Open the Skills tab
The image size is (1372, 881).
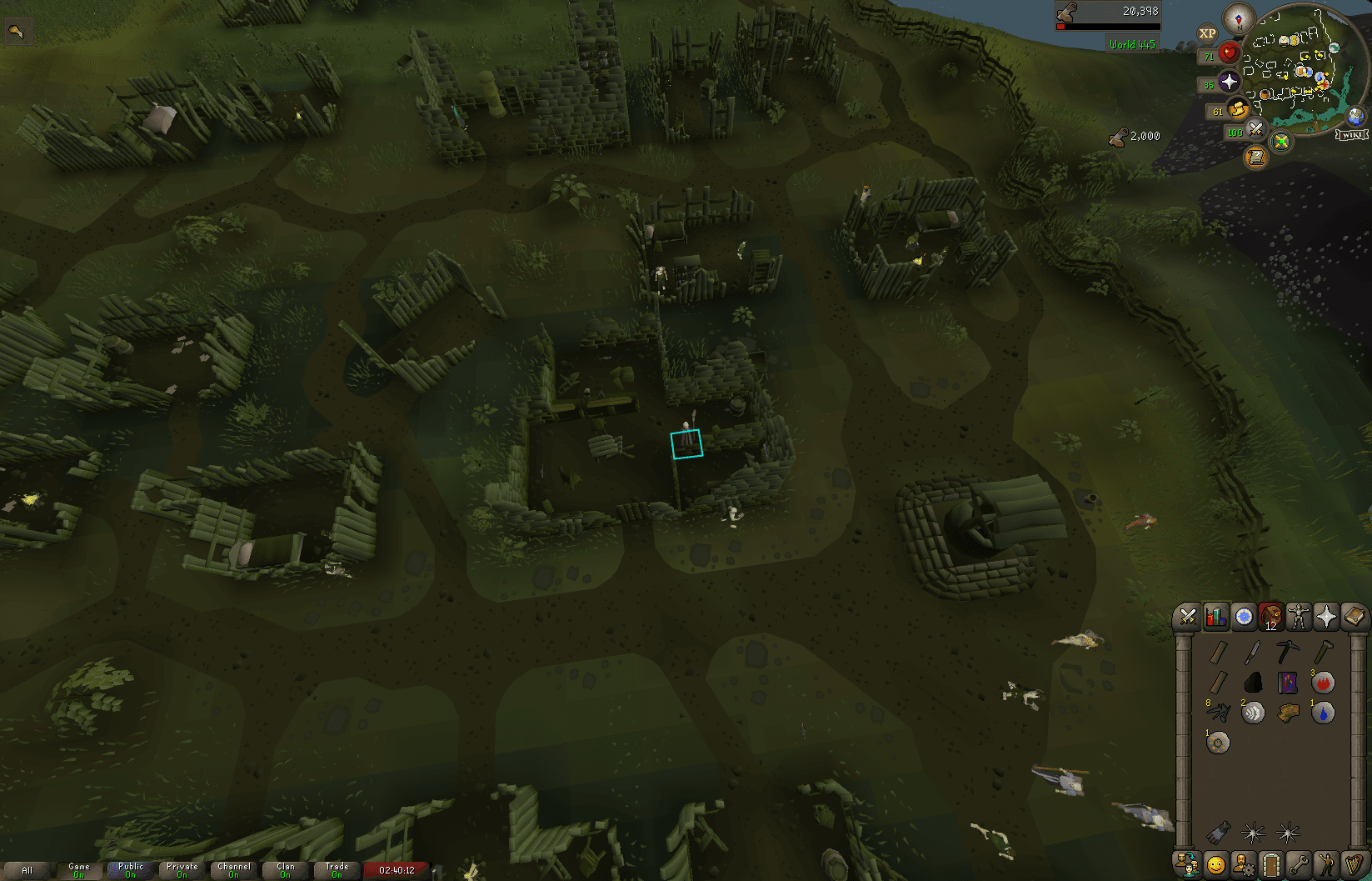tap(1215, 618)
